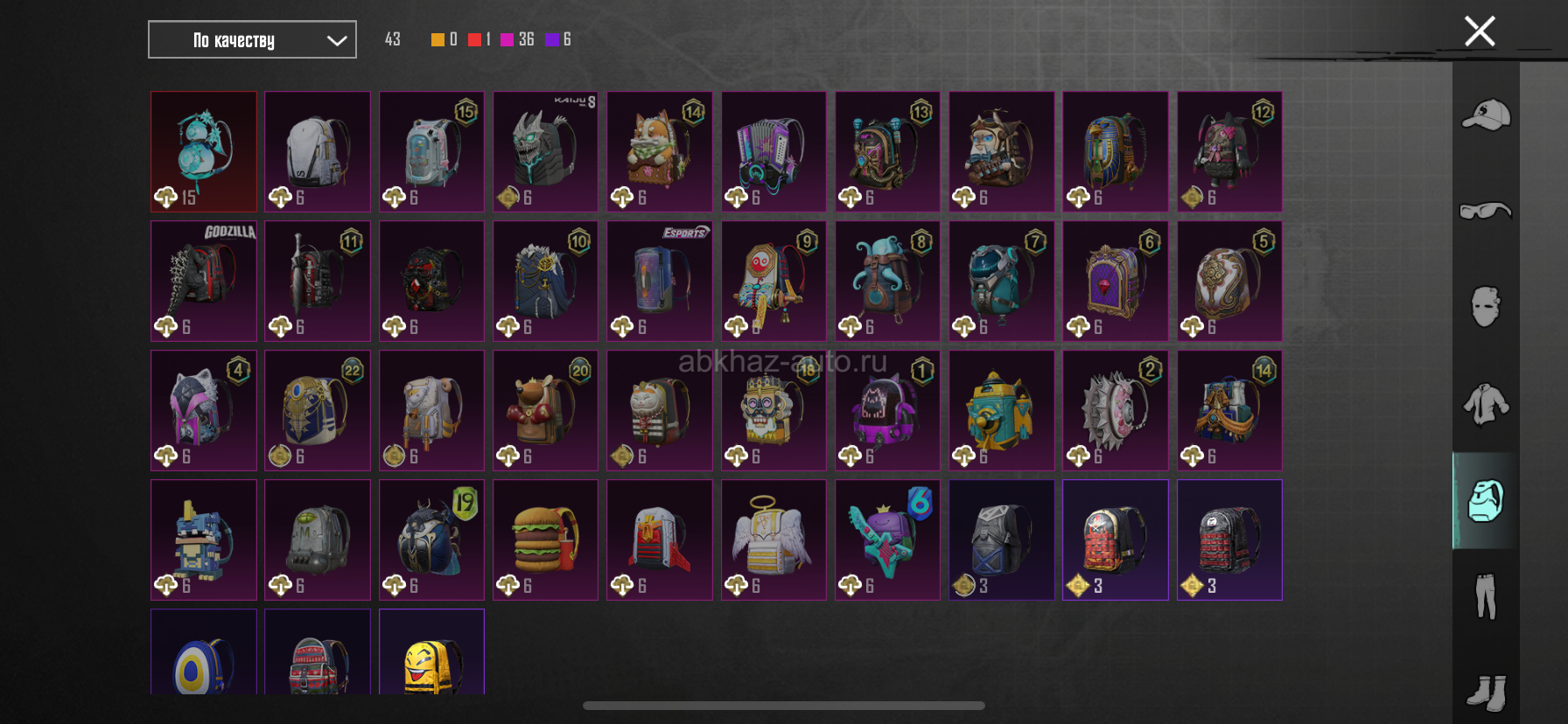
Task: Switch to the pants category tab
Action: (x=1486, y=596)
